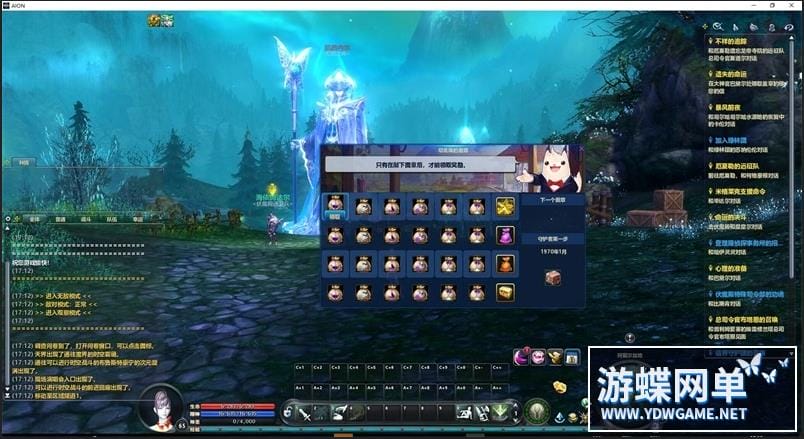Select the golden crossed-items bonus reward
This screenshot has height=439, width=804.
tap(505, 206)
